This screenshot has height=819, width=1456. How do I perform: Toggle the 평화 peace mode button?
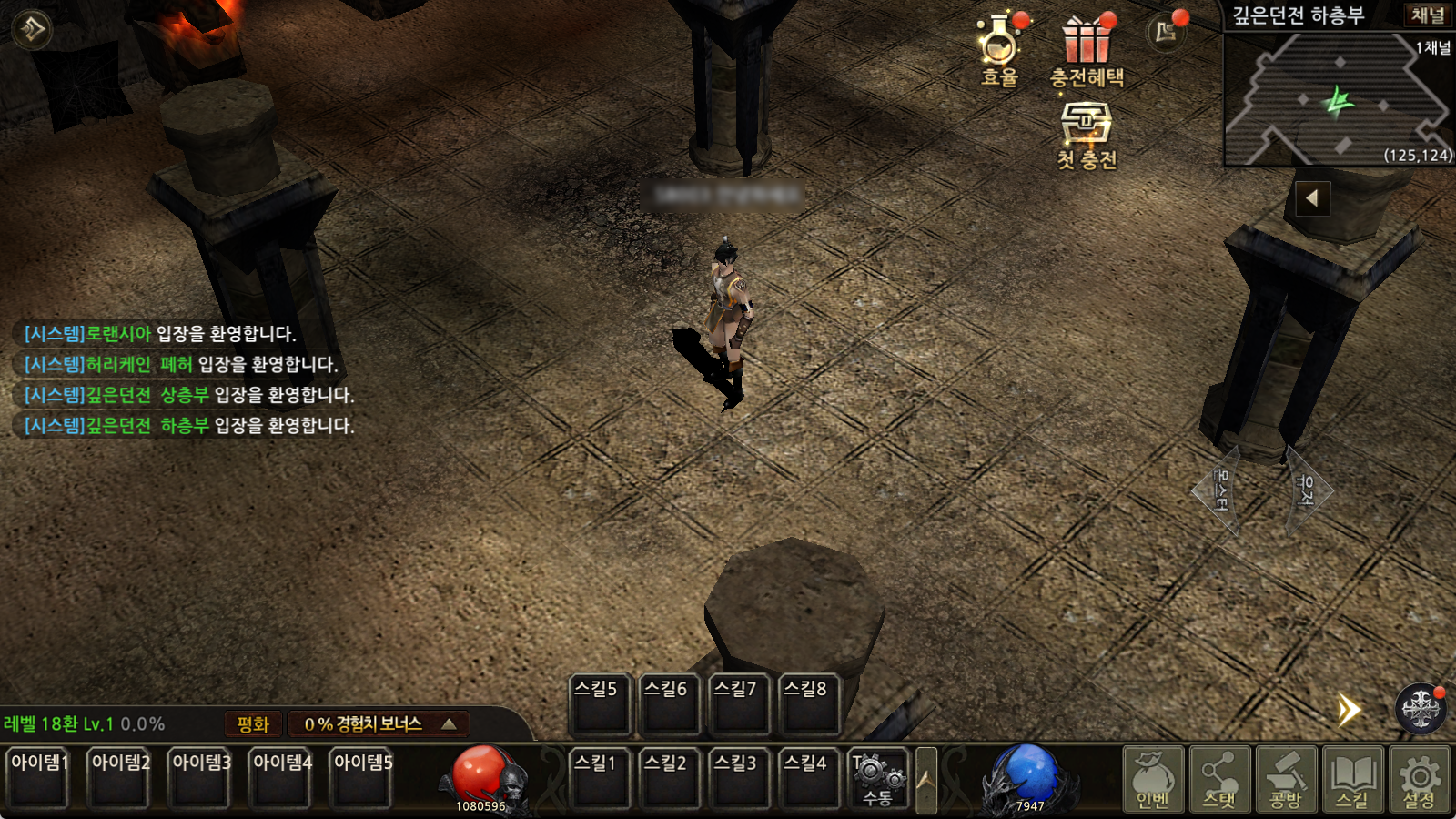253,724
